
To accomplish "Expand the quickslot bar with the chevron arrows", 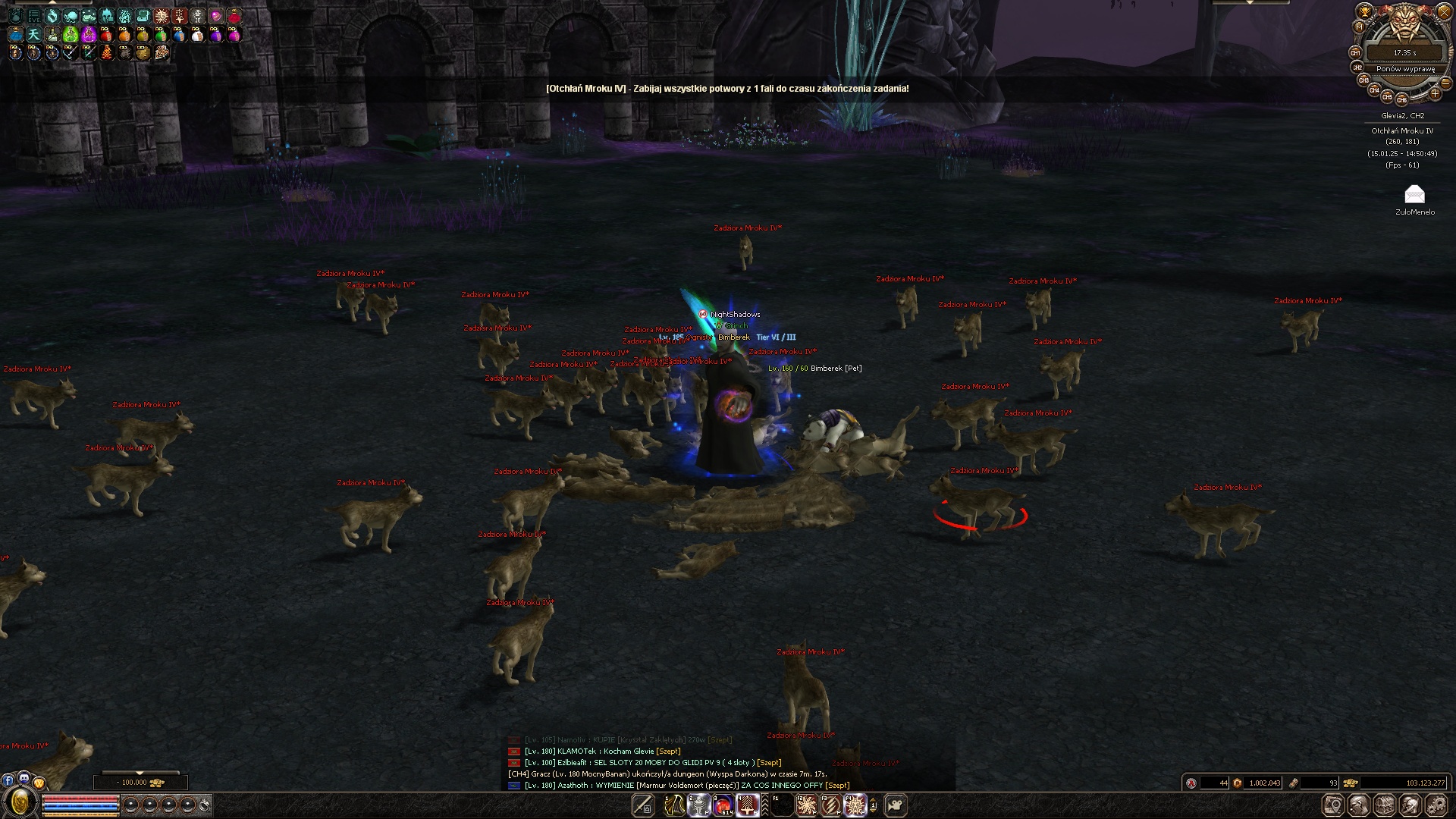I will click(764, 805).
